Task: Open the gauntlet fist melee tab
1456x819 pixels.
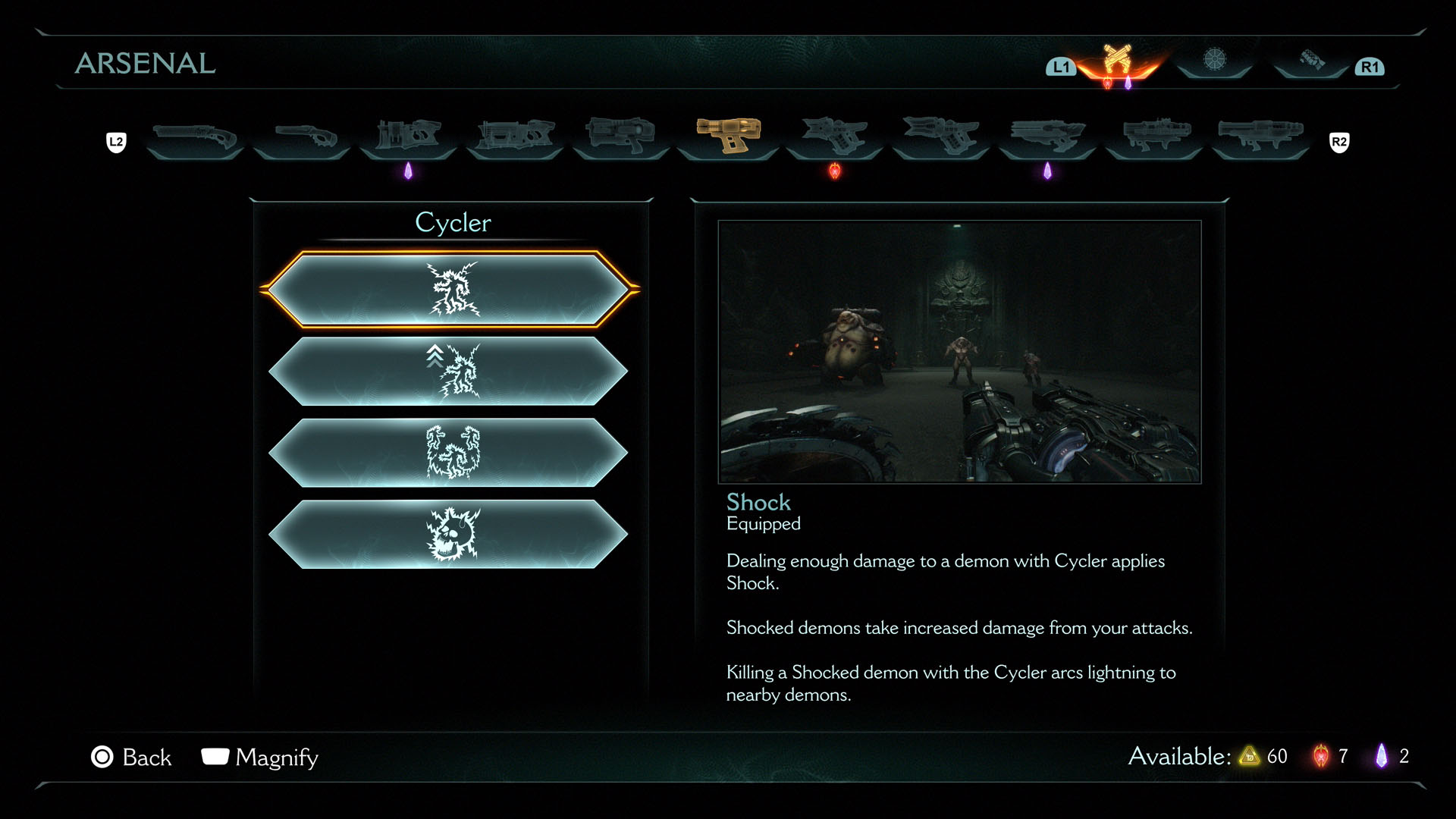Action: click(x=1312, y=60)
